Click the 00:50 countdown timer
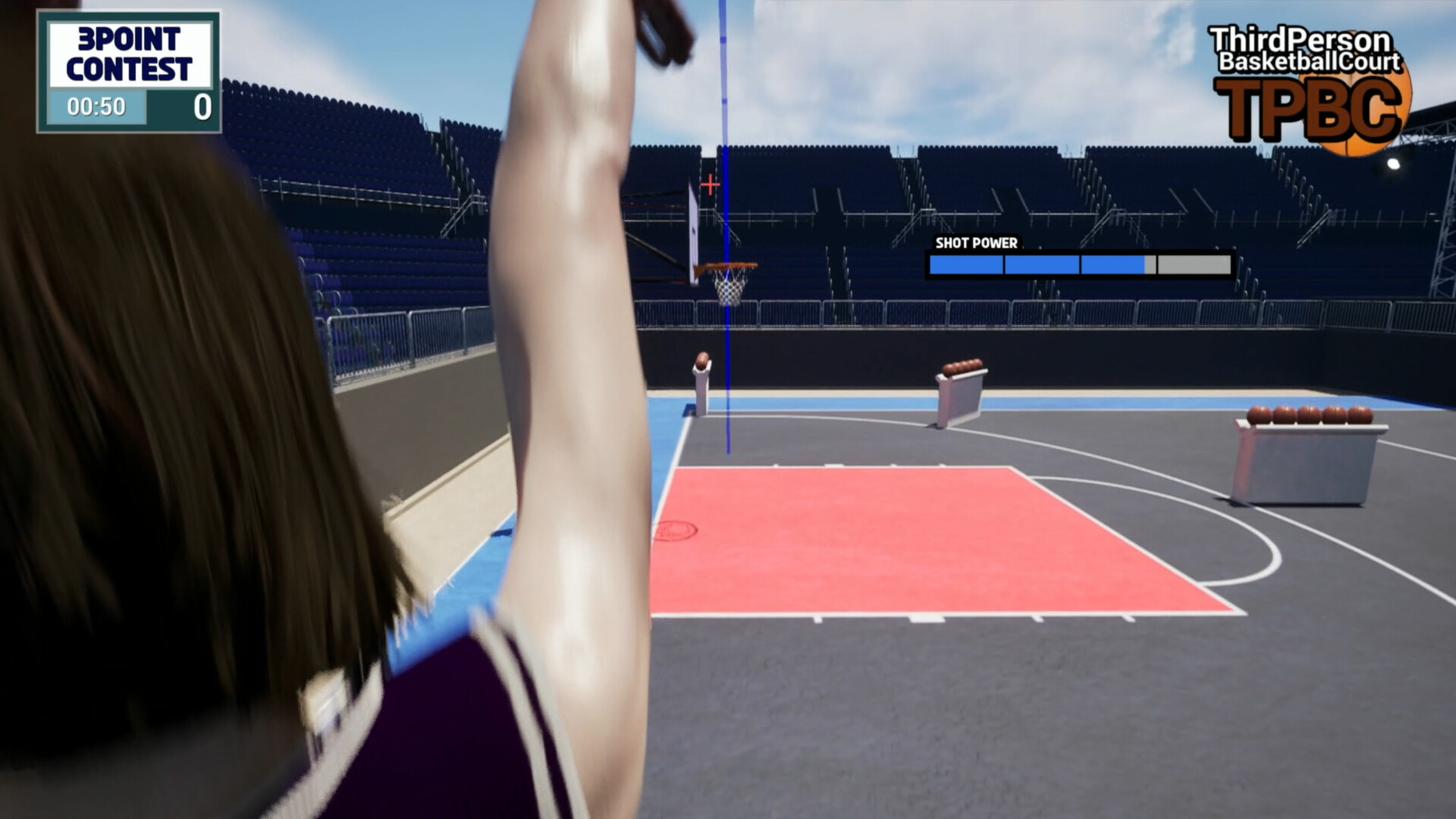The image size is (1456, 819). pyautogui.click(x=99, y=107)
